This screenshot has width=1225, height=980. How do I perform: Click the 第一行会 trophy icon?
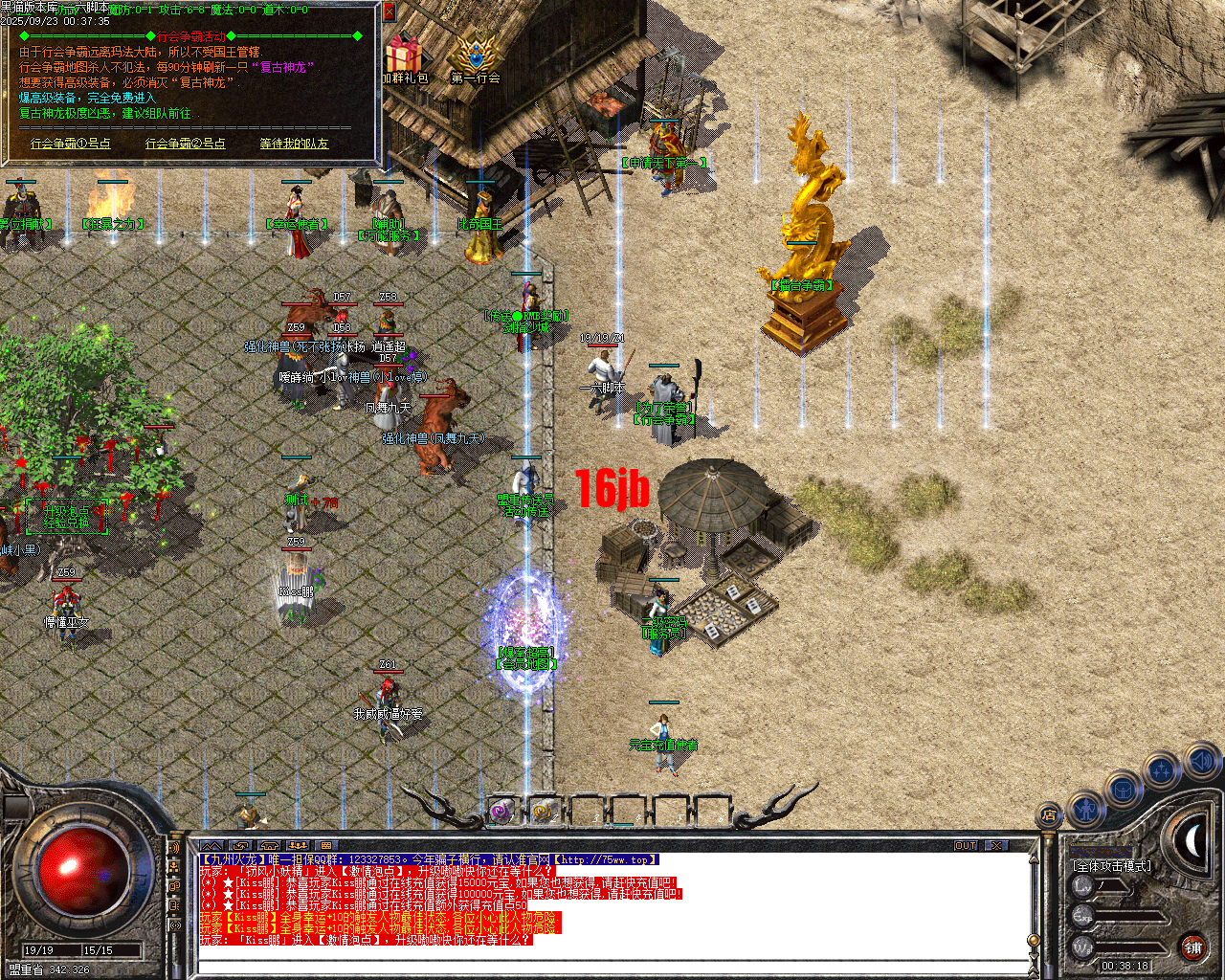[x=474, y=53]
